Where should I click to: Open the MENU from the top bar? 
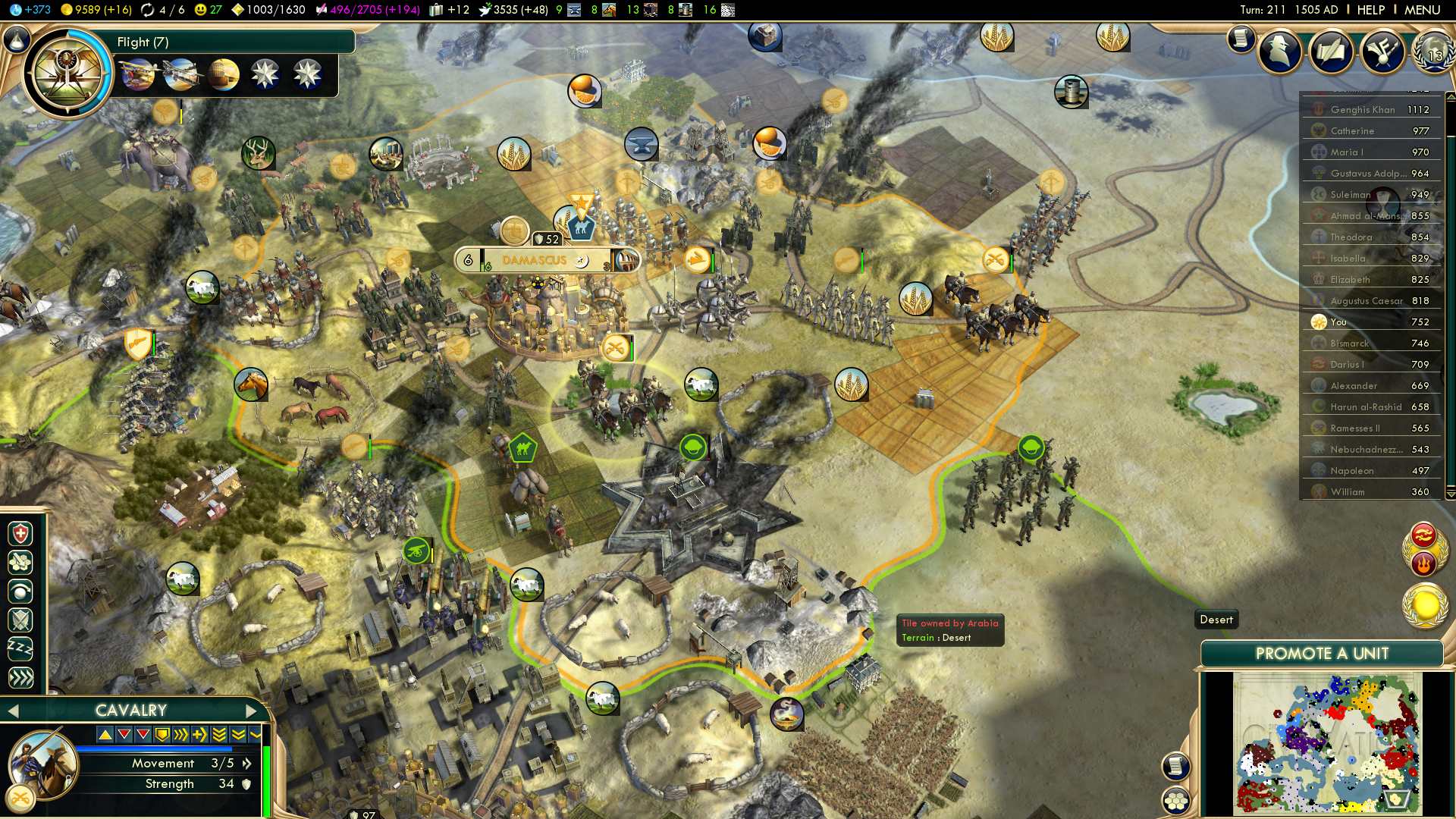[x=1422, y=10]
